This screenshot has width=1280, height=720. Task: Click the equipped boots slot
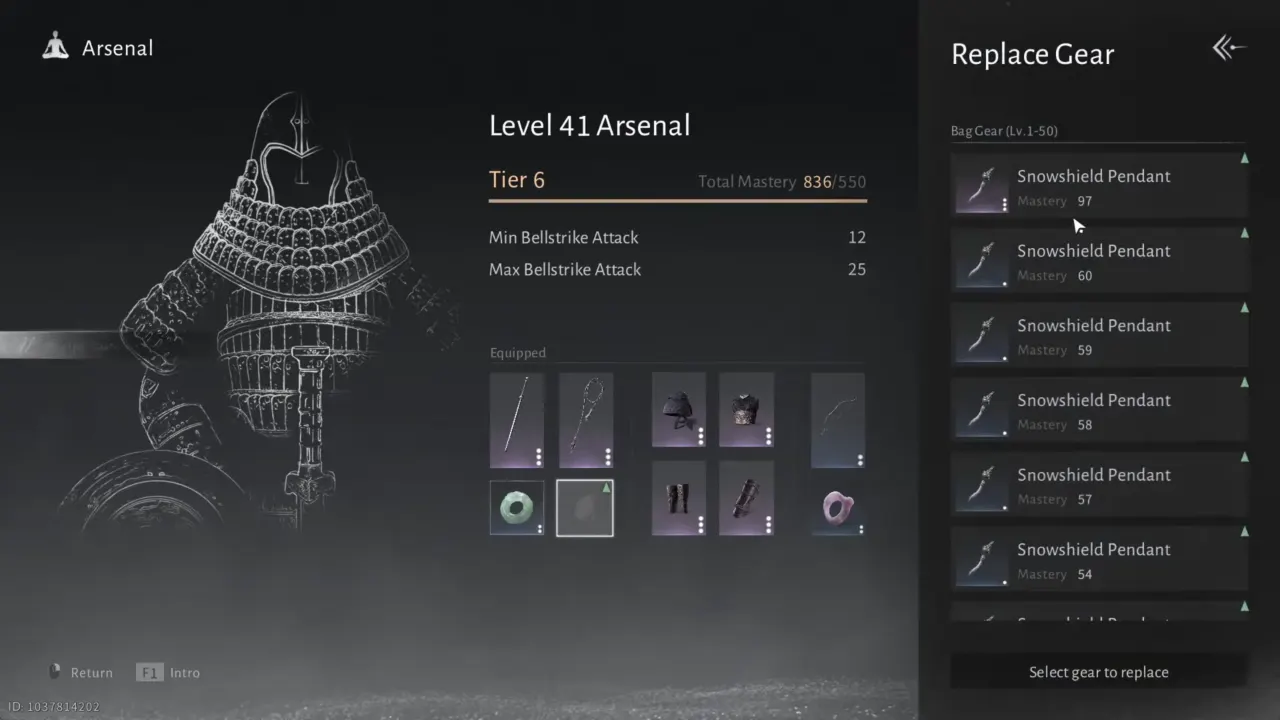click(x=679, y=498)
